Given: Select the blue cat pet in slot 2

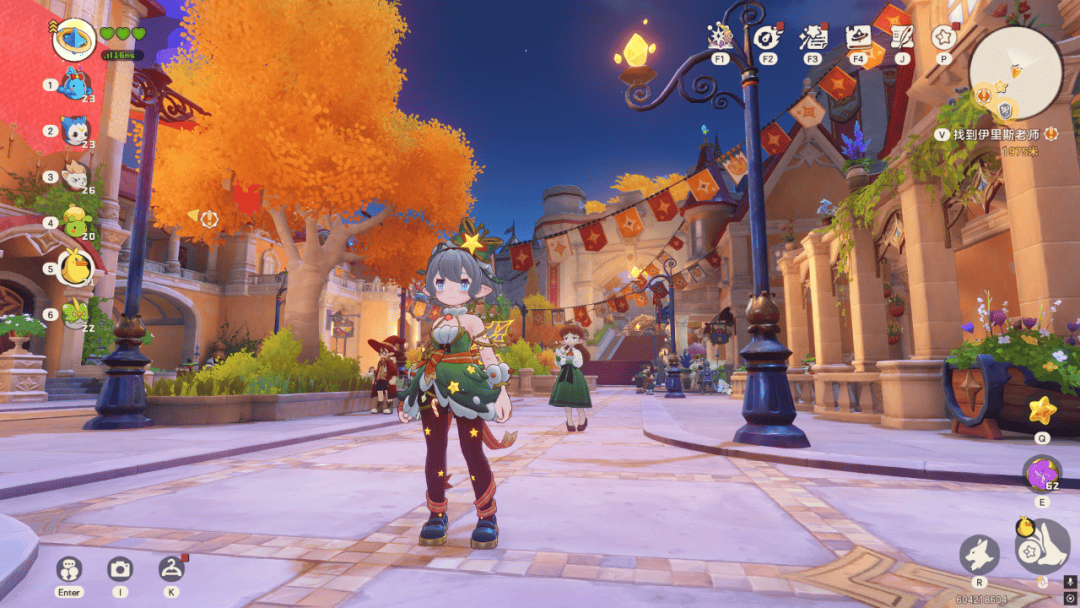Looking at the screenshot, I should pyautogui.click(x=74, y=131).
